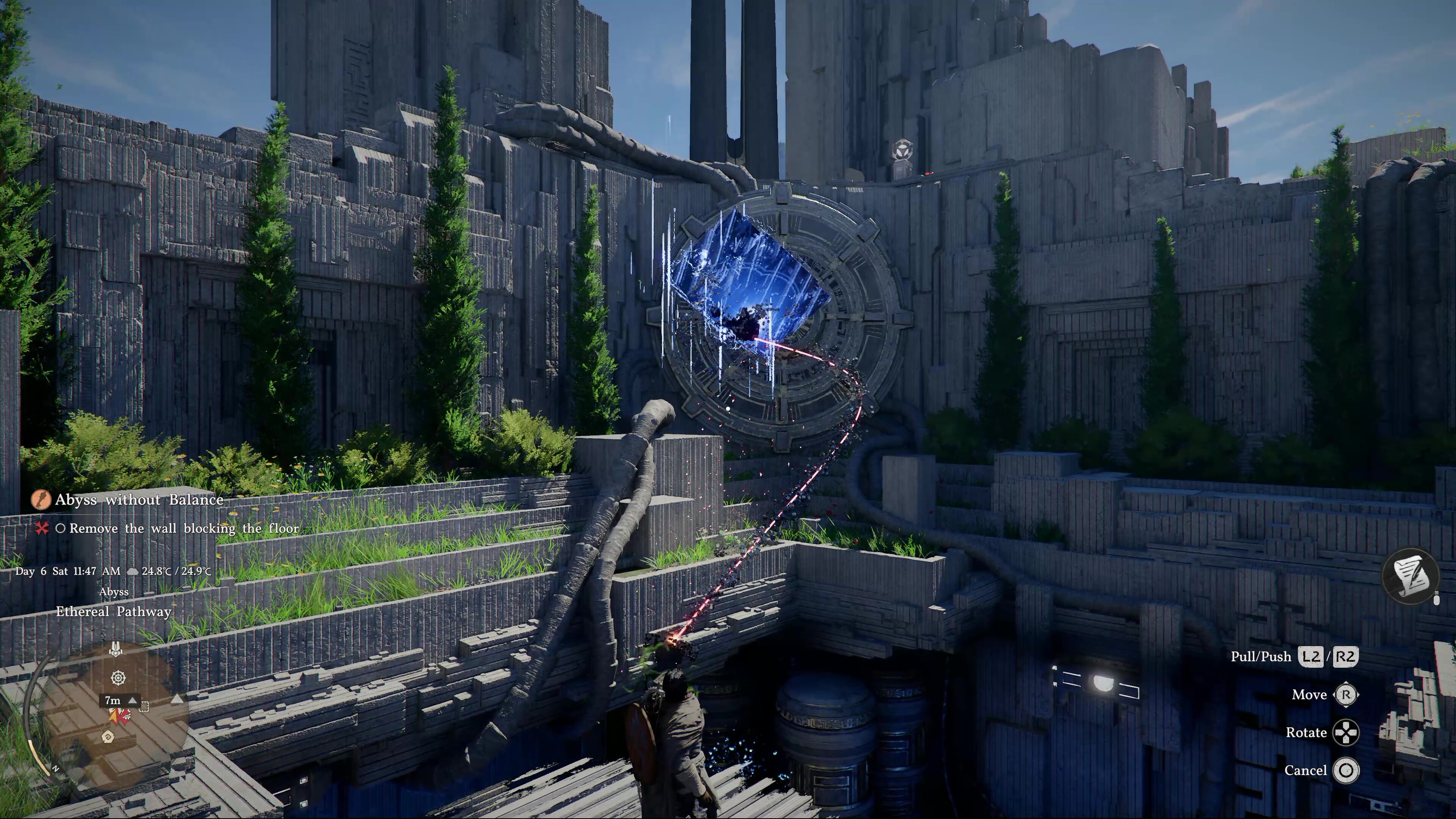
Task: Select the Abyss without Balance quest tracker
Action: point(139,500)
